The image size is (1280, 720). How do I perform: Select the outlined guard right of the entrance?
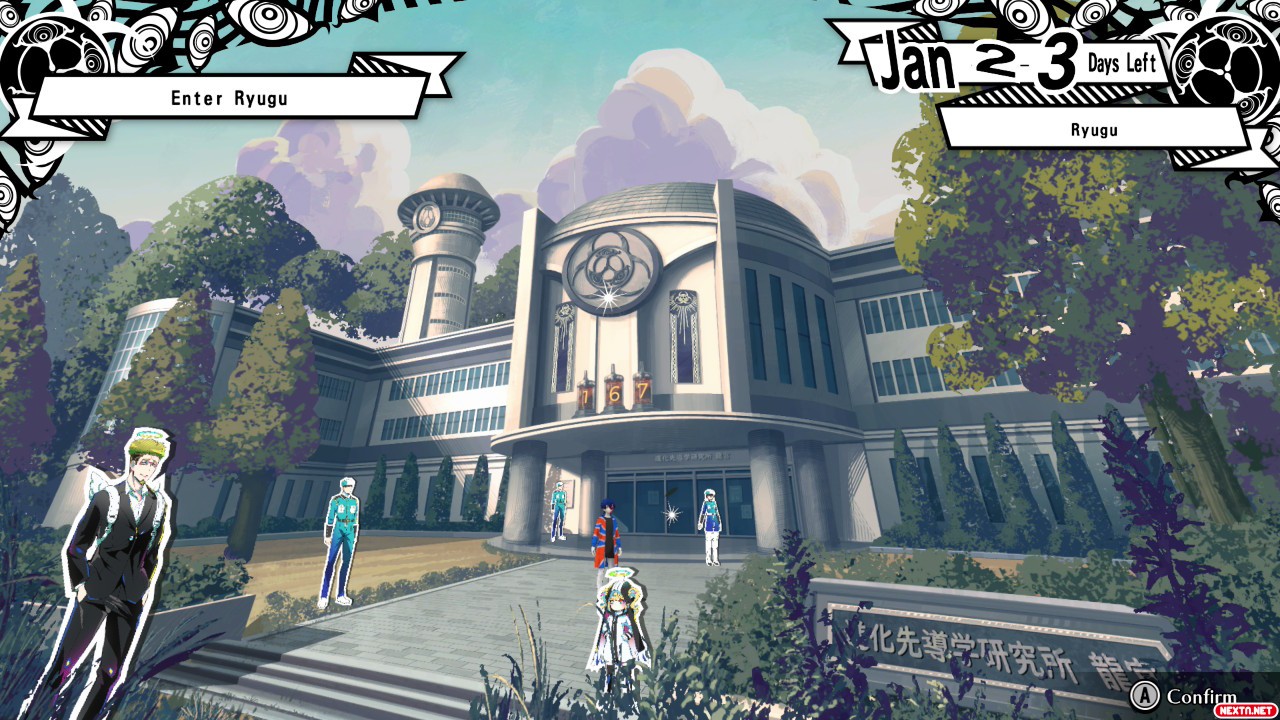coord(709,526)
